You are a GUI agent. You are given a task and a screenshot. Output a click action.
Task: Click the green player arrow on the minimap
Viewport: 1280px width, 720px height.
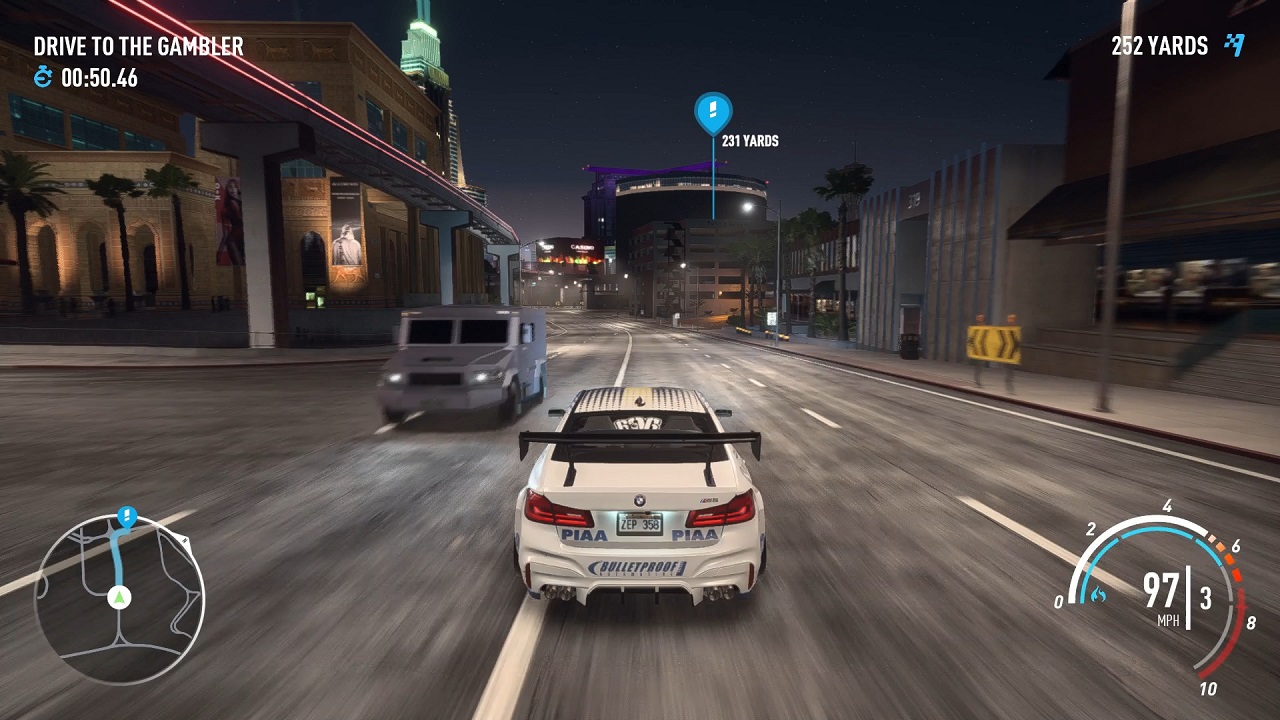click(x=120, y=597)
